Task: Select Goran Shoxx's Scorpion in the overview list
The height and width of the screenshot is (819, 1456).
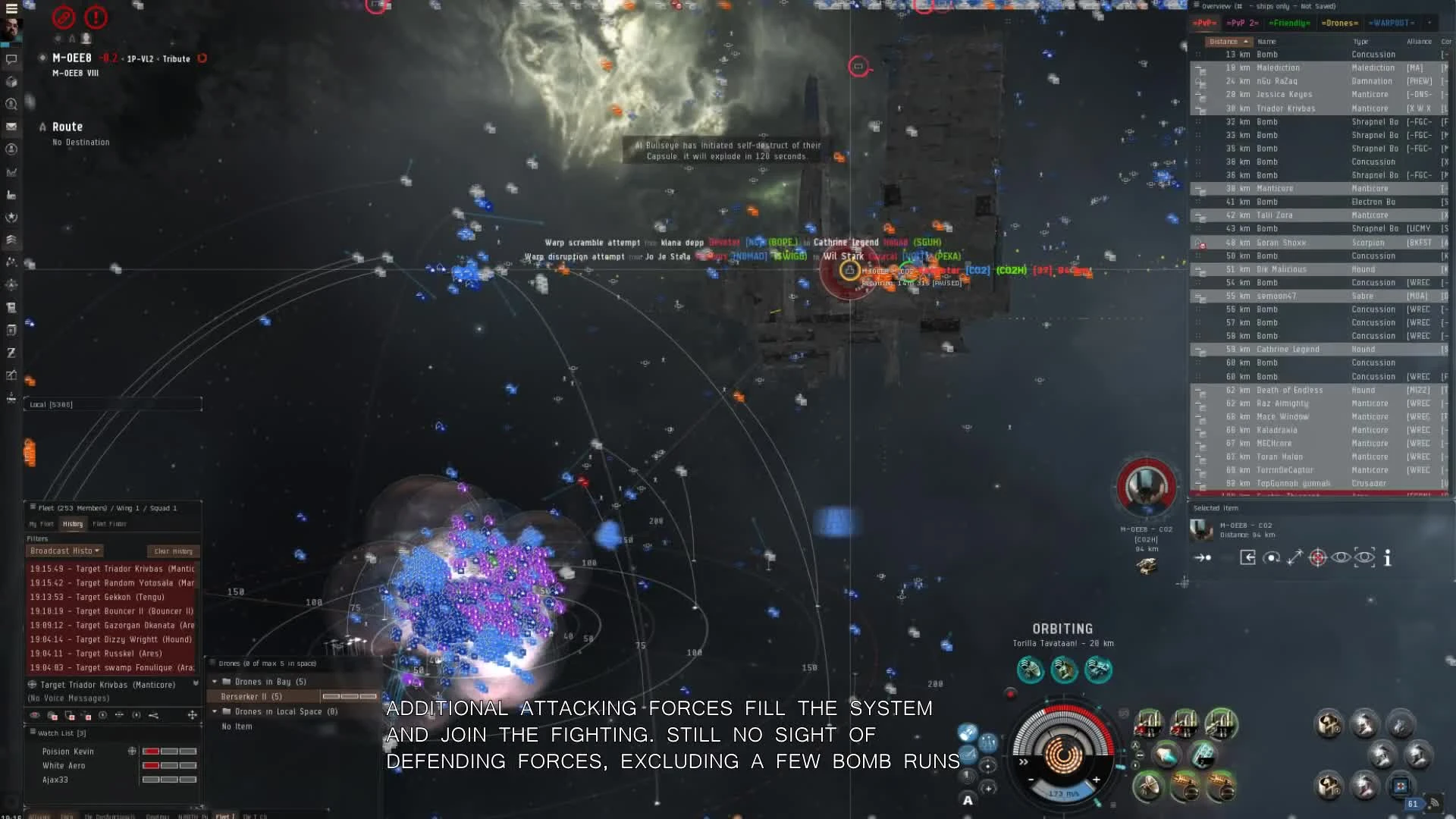Action: tap(1289, 243)
